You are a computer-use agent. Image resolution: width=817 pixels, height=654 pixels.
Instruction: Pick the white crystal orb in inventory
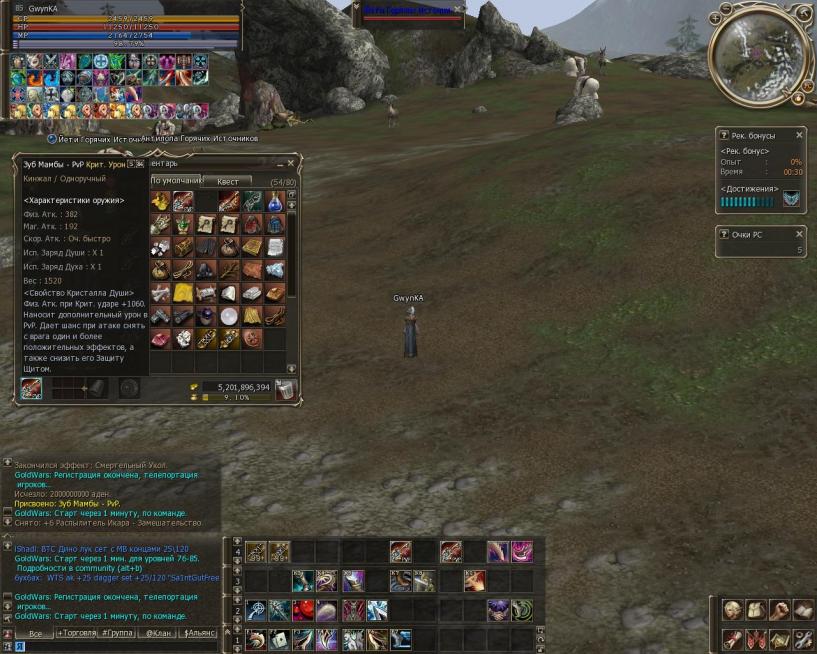point(229,316)
